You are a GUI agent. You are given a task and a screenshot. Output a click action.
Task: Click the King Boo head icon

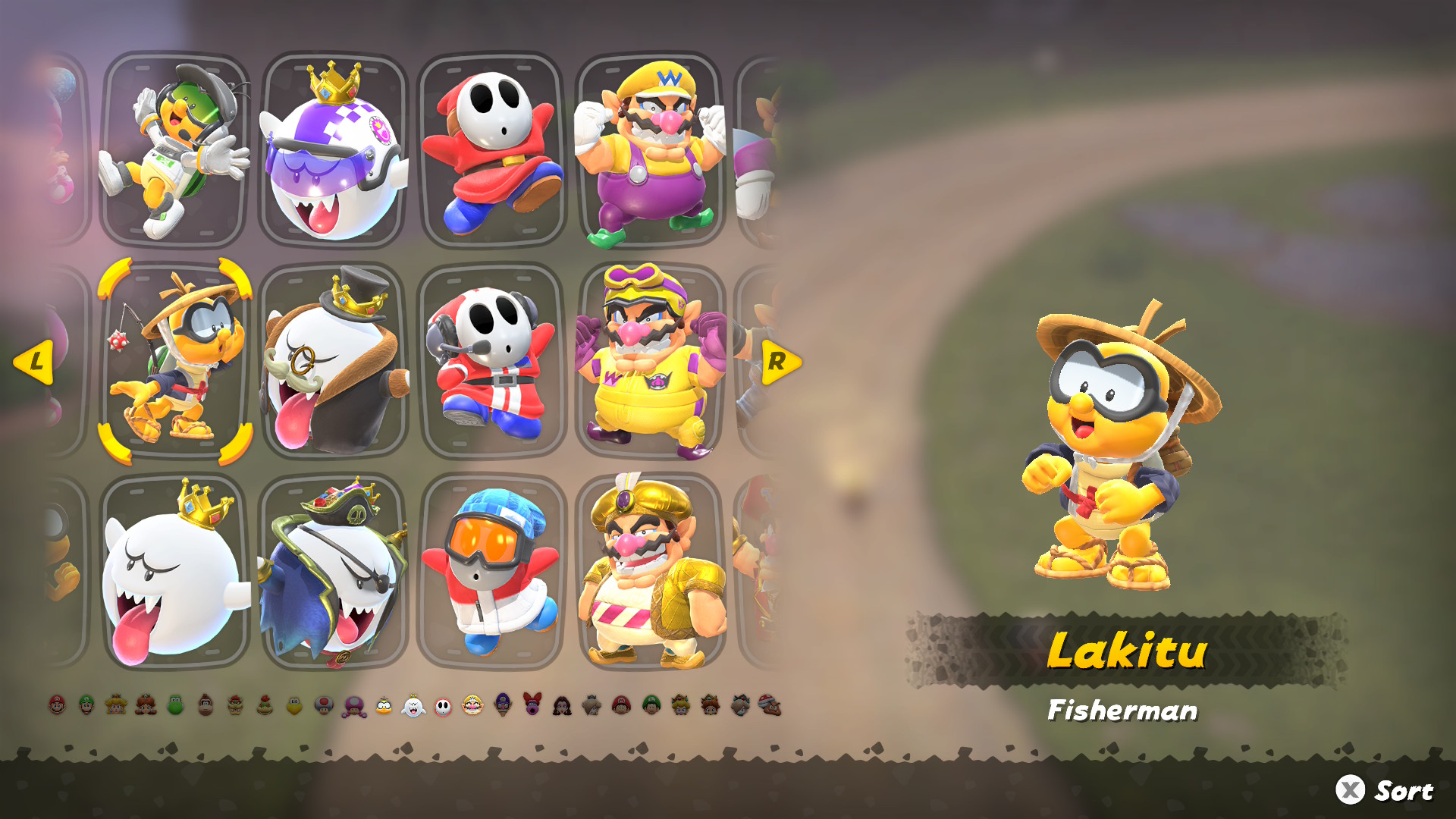click(413, 705)
